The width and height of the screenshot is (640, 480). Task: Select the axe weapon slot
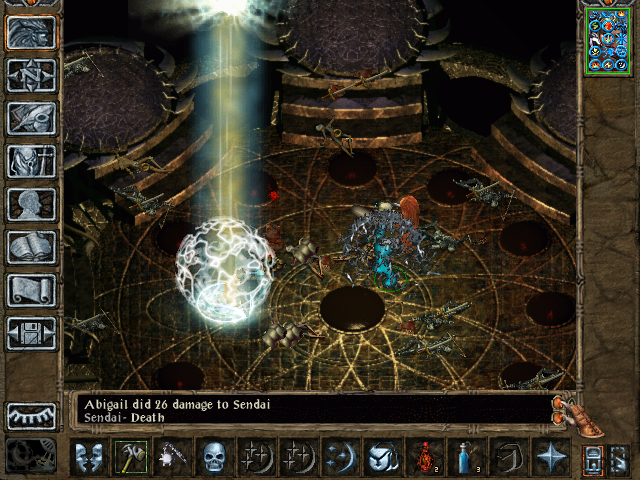click(x=130, y=458)
